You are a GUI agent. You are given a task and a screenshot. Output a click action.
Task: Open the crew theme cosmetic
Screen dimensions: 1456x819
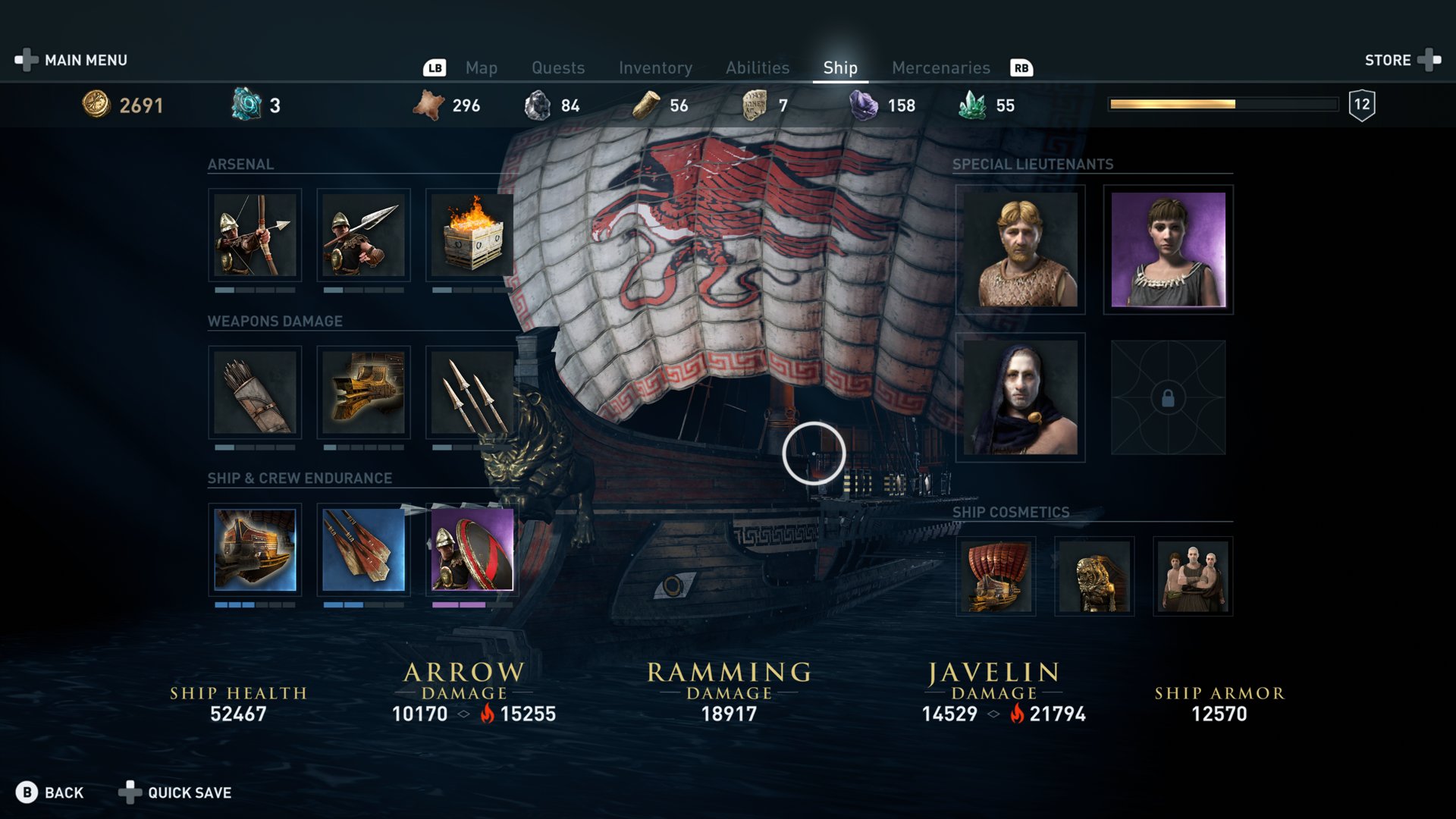coord(1193,576)
